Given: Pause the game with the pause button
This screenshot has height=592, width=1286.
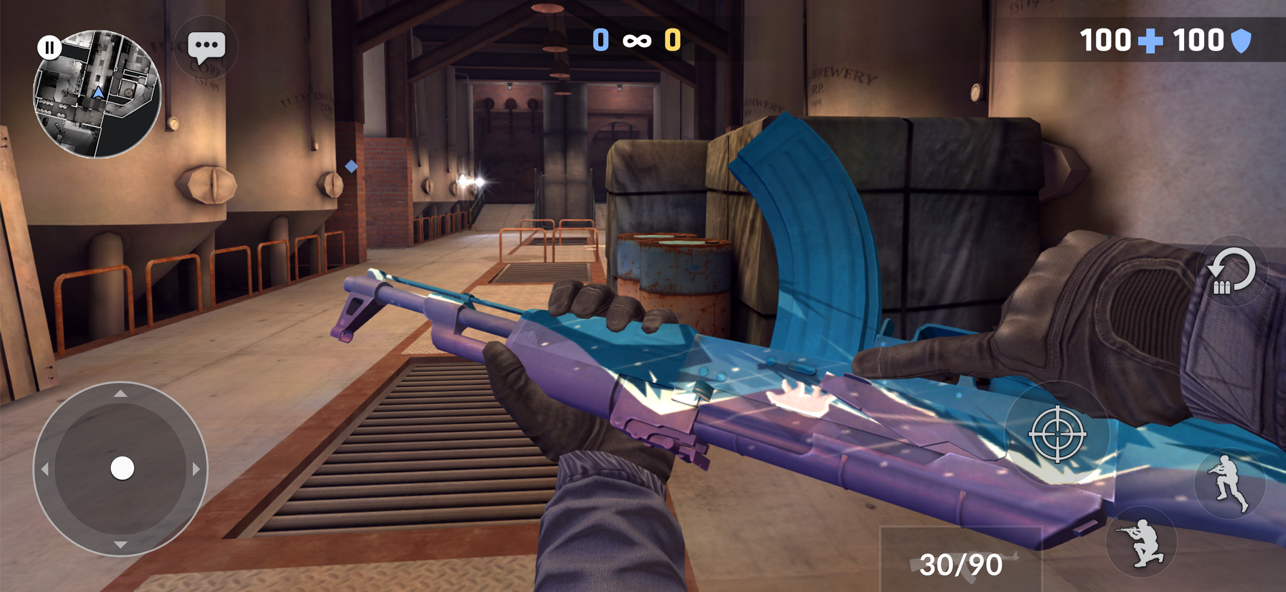Looking at the screenshot, I should click(49, 47).
